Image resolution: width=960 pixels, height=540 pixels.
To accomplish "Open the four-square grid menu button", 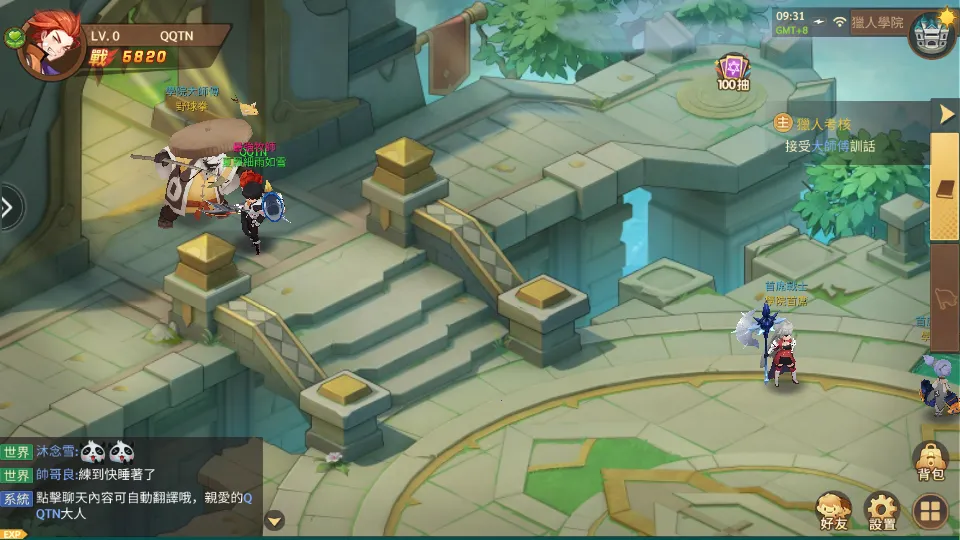I will (930, 512).
